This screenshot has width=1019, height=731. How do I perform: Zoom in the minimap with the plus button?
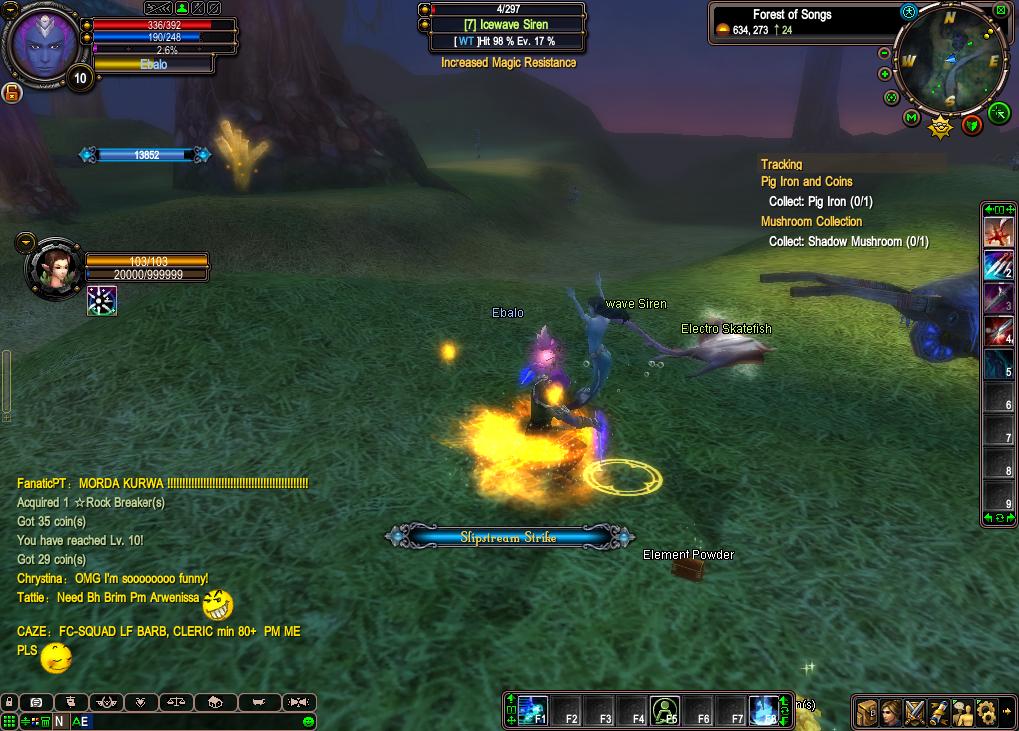click(x=884, y=74)
